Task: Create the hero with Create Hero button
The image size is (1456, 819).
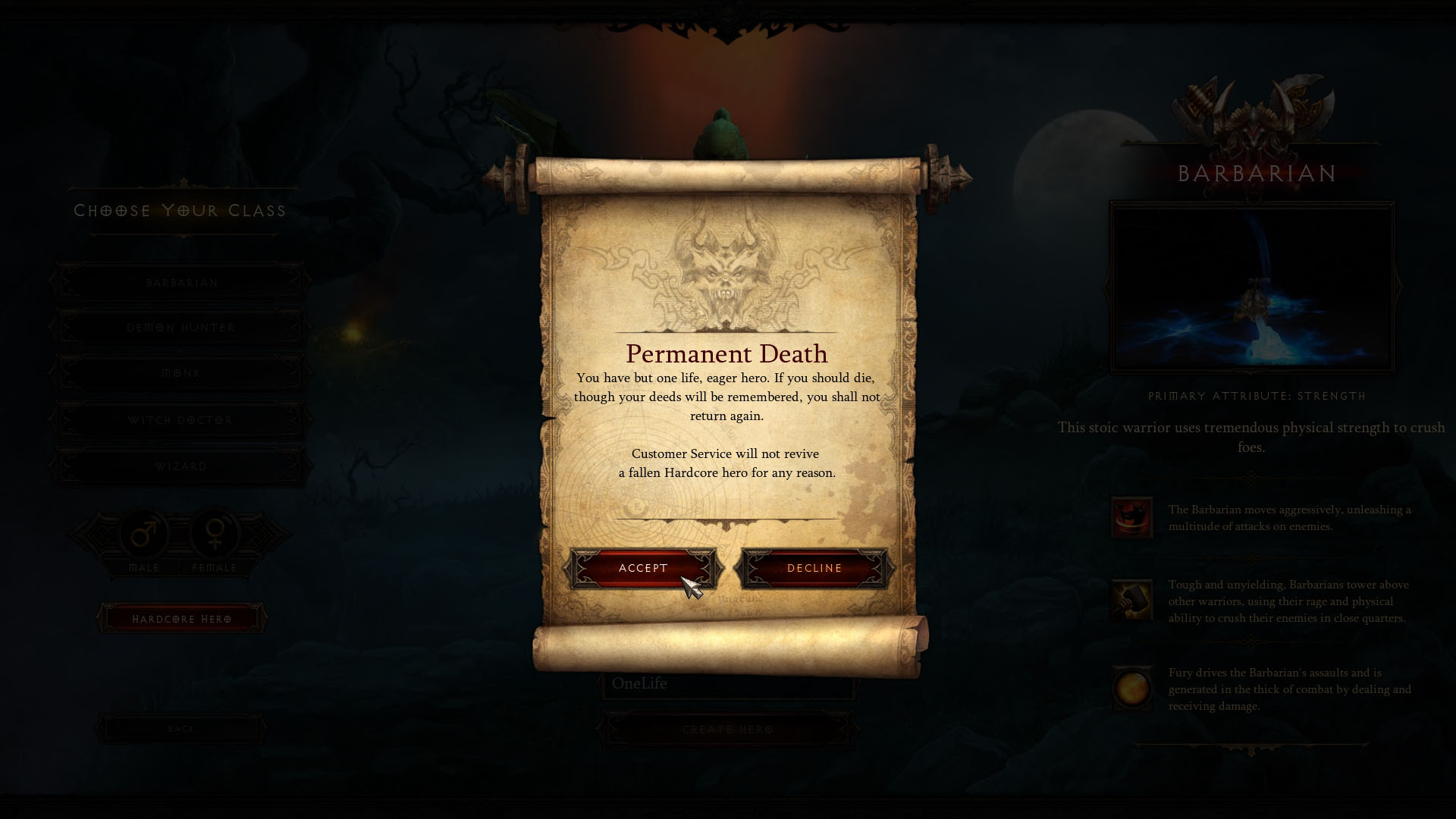Action: click(728, 730)
